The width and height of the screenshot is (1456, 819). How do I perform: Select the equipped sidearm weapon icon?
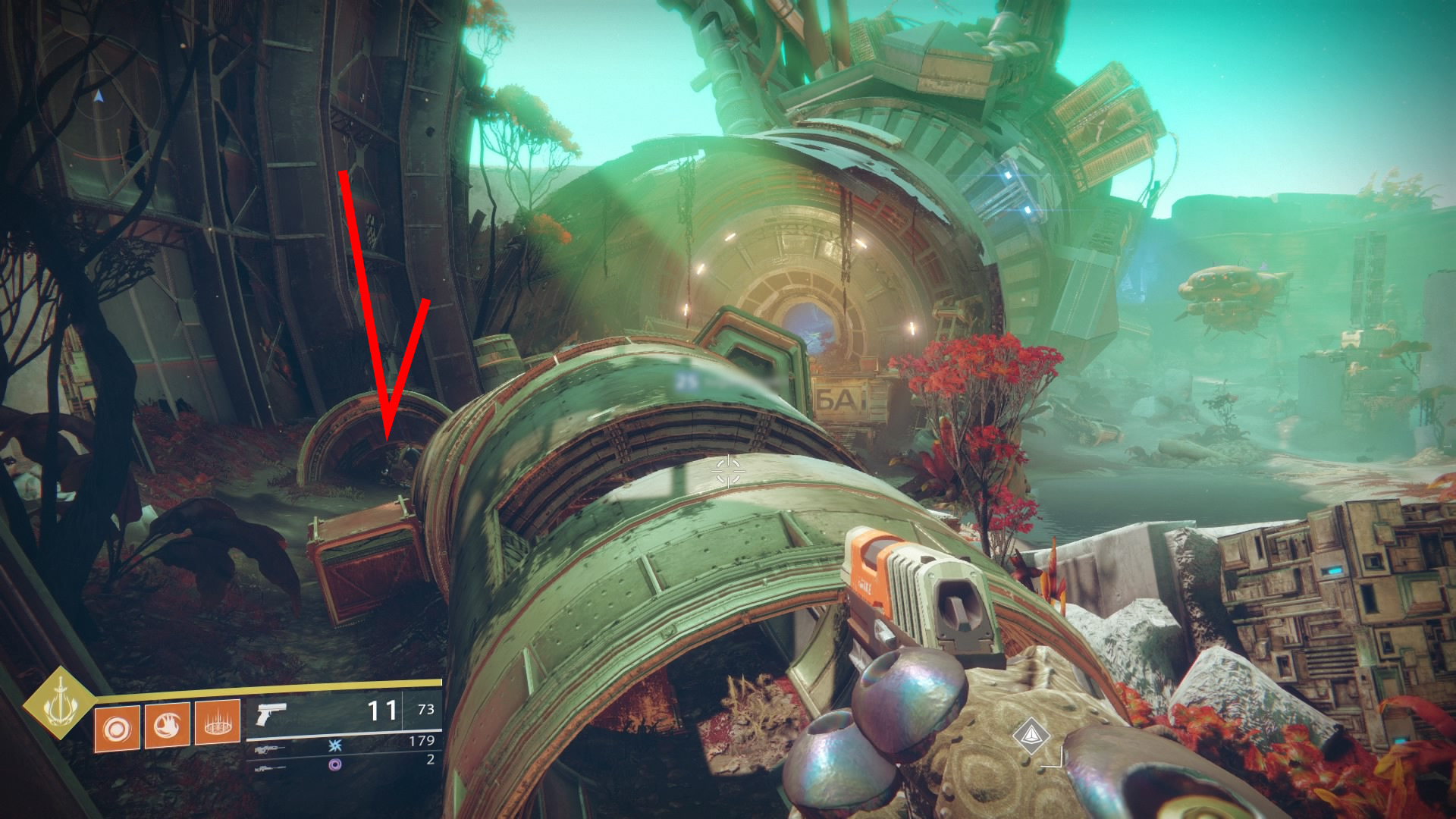point(271,714)
